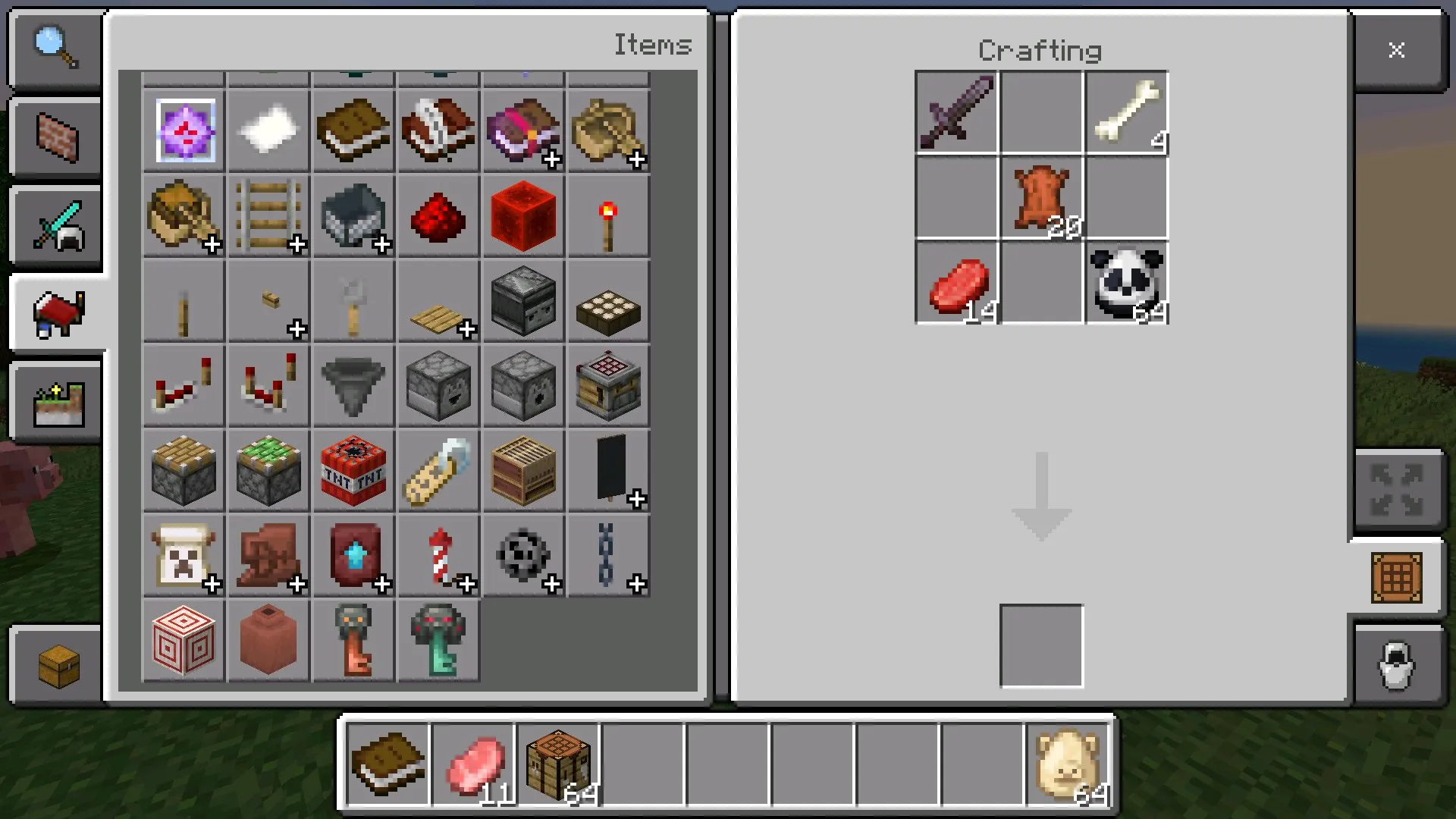Open the chest inventory tab
This screenshot has height=819, width=1456.
57,666
